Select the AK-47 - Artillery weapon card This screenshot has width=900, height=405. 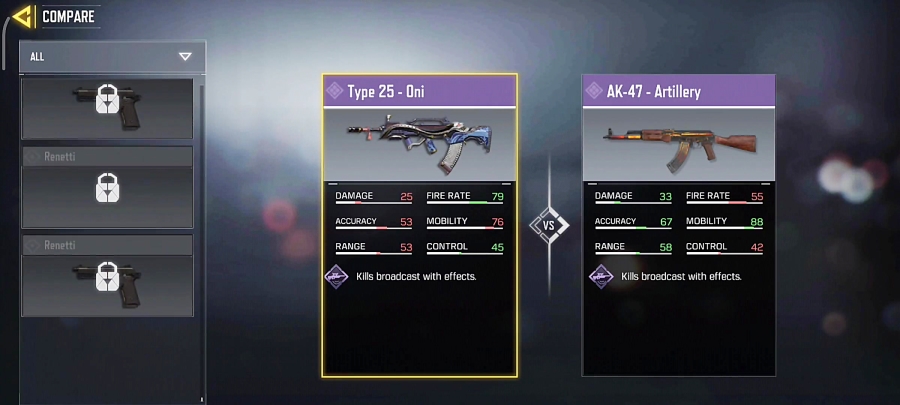[678, 225]
